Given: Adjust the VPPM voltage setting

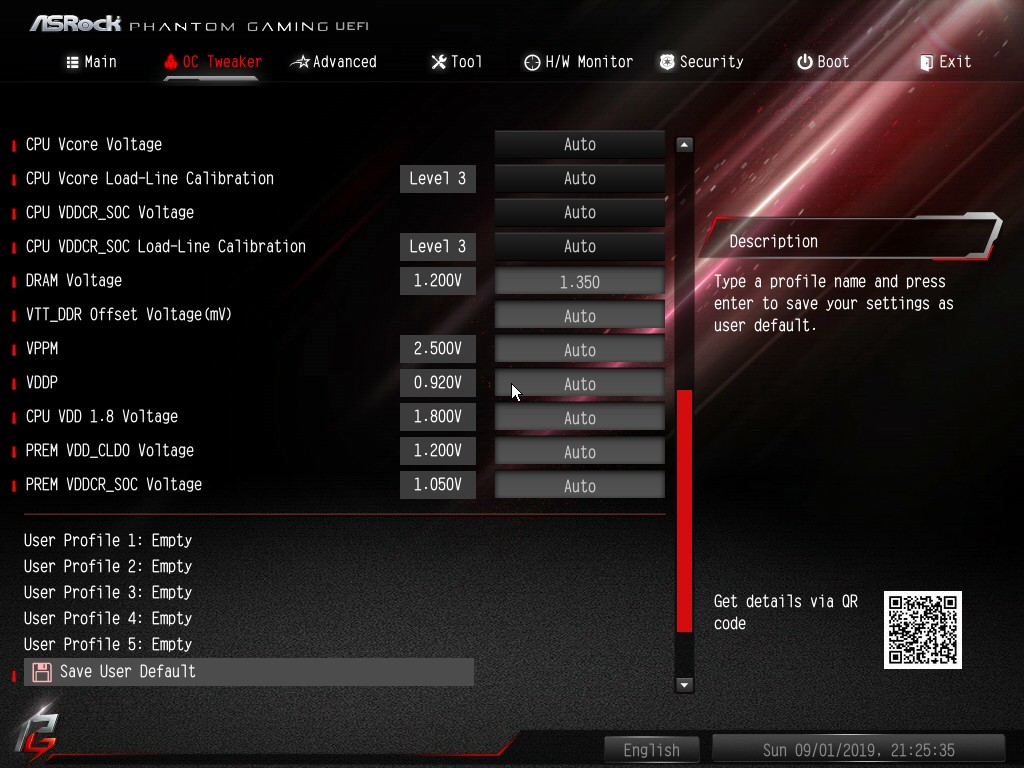Looking at the screenshot, I should click(x=579, y=350).
